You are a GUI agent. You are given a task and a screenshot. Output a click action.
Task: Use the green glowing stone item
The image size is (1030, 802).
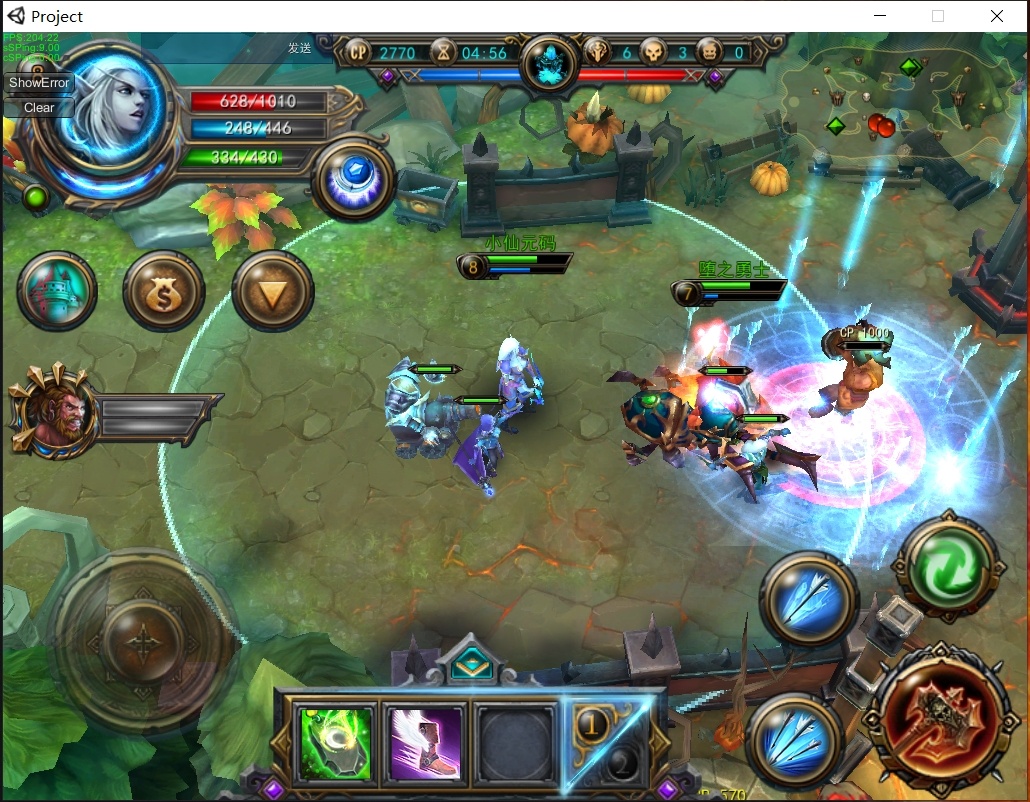click(x=336, y=743)
